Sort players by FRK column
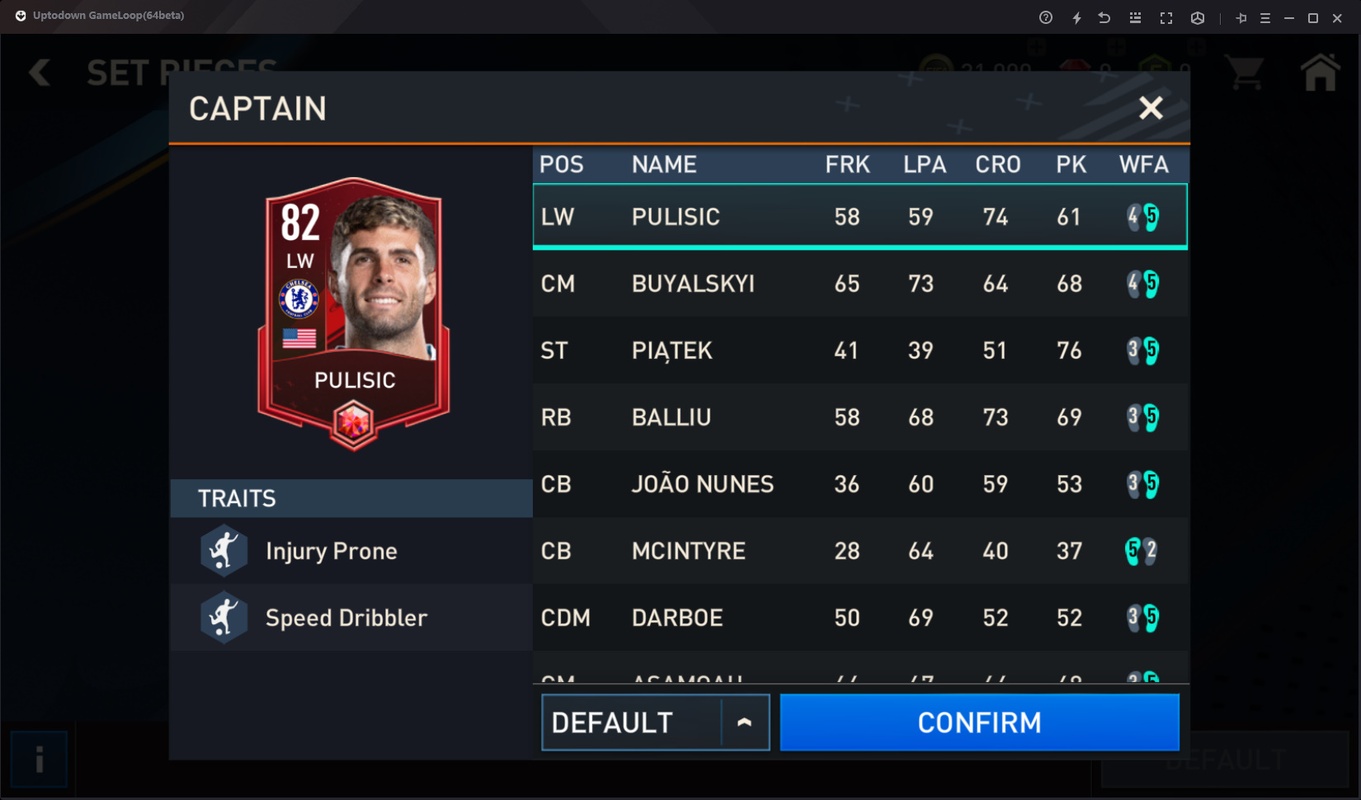 pos(847,165)
